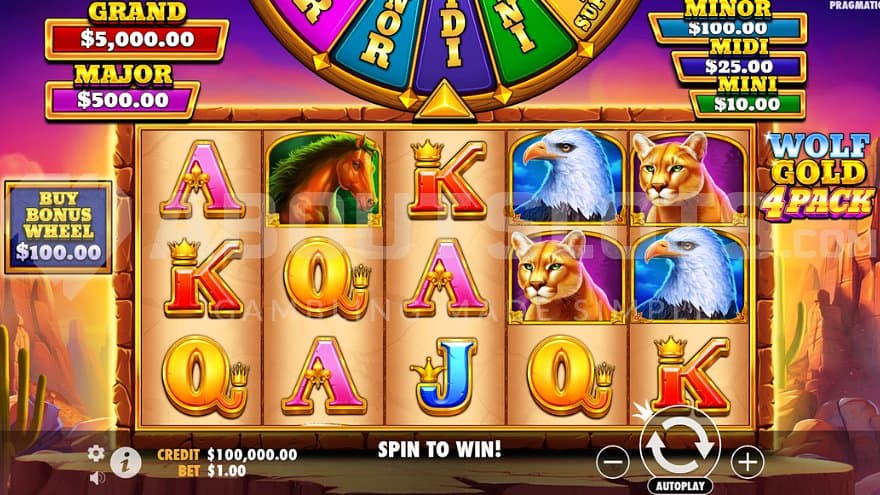This screenshot has width=880, height=495.
Task: Show the game info paytable
Action: pos(125,460)
